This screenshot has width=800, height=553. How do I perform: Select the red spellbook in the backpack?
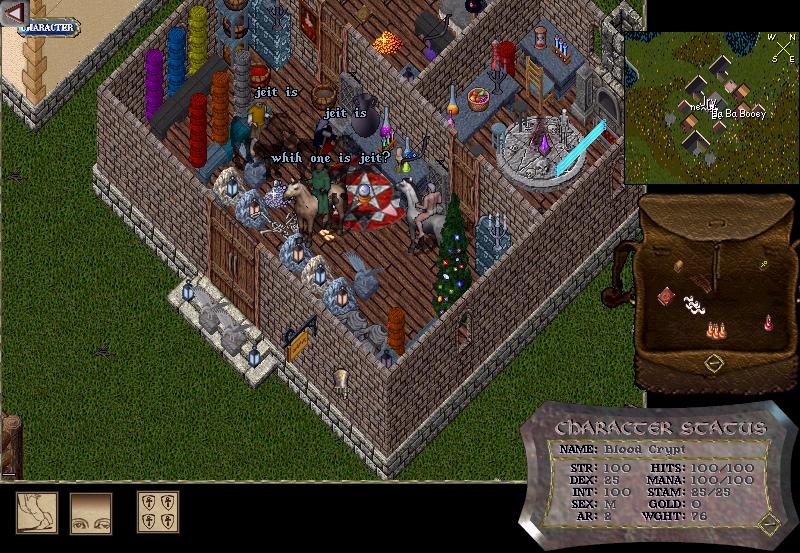coord(666,296)
